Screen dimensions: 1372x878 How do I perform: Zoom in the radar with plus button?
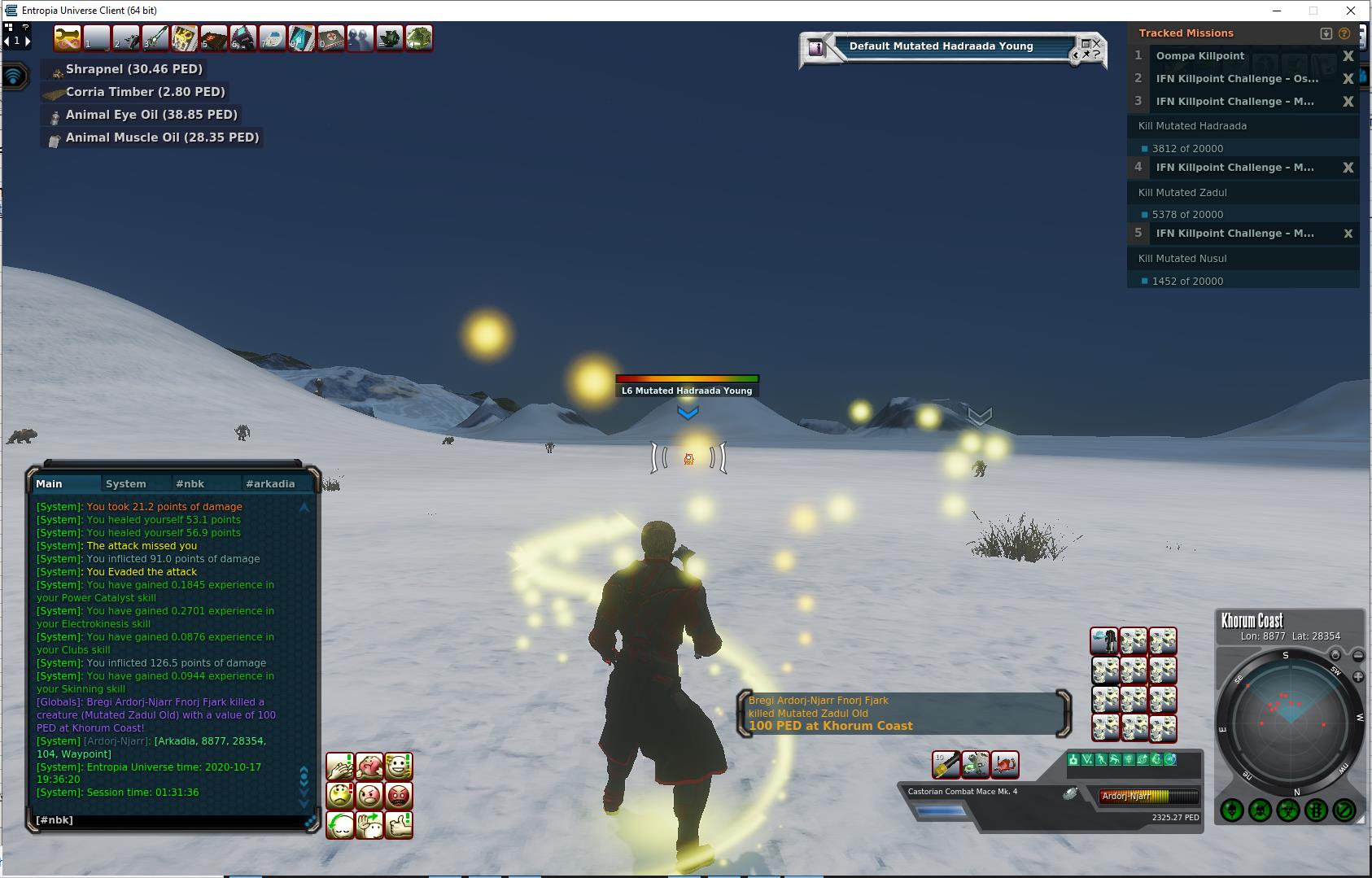pos(1357,677)
